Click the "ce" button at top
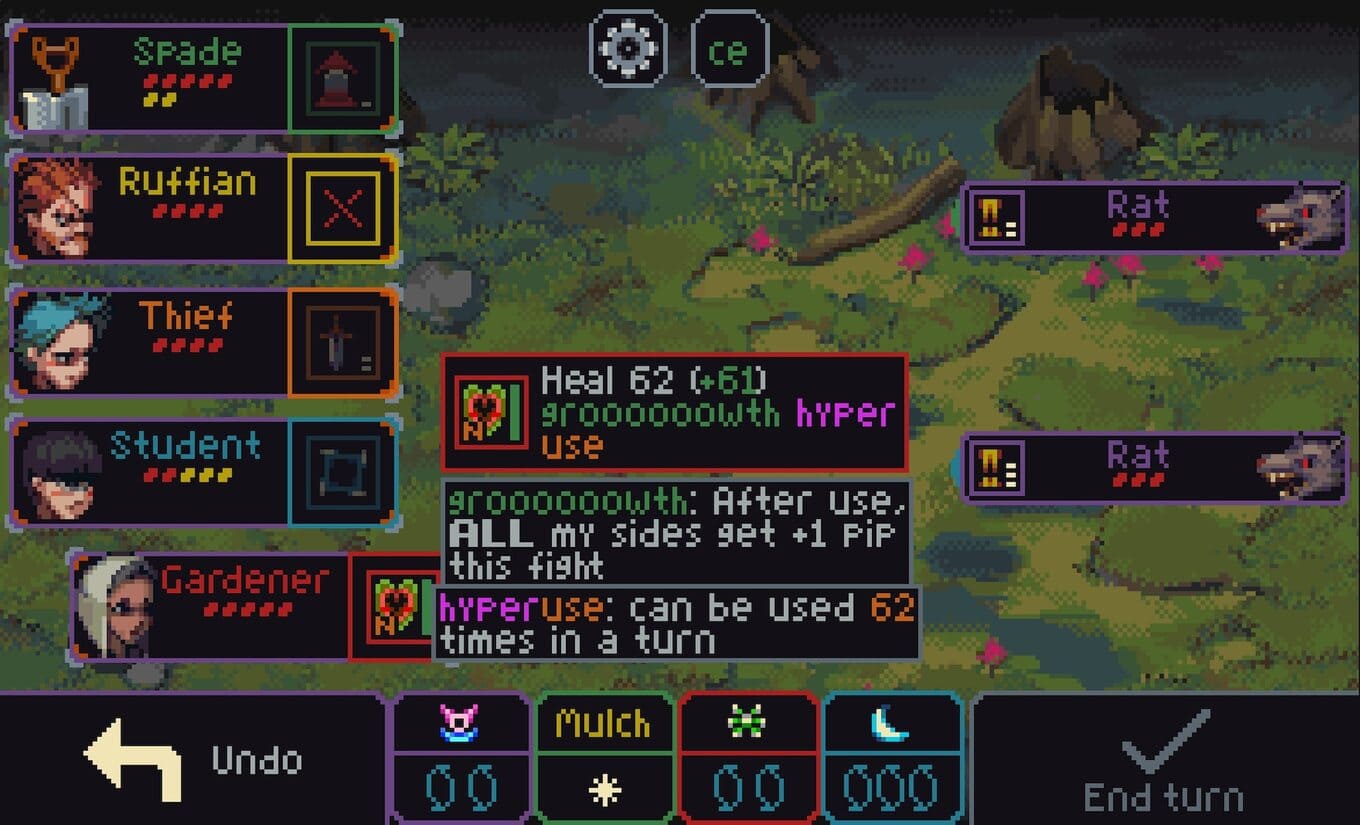The height and width of the screenshot is (825, 1360). (x=729, y=50)
